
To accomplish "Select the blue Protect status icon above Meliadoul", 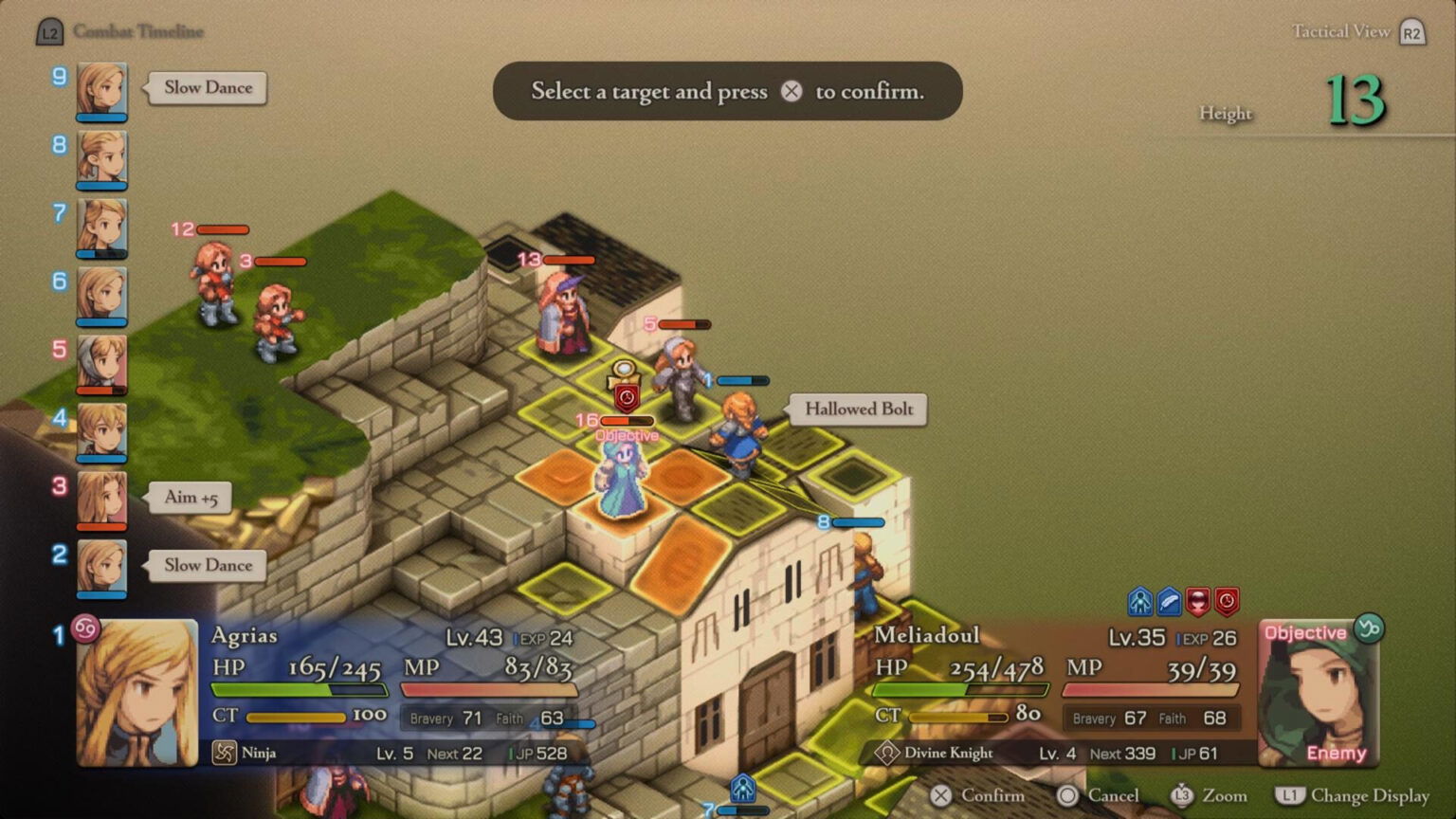I will tap(1138, 600).
